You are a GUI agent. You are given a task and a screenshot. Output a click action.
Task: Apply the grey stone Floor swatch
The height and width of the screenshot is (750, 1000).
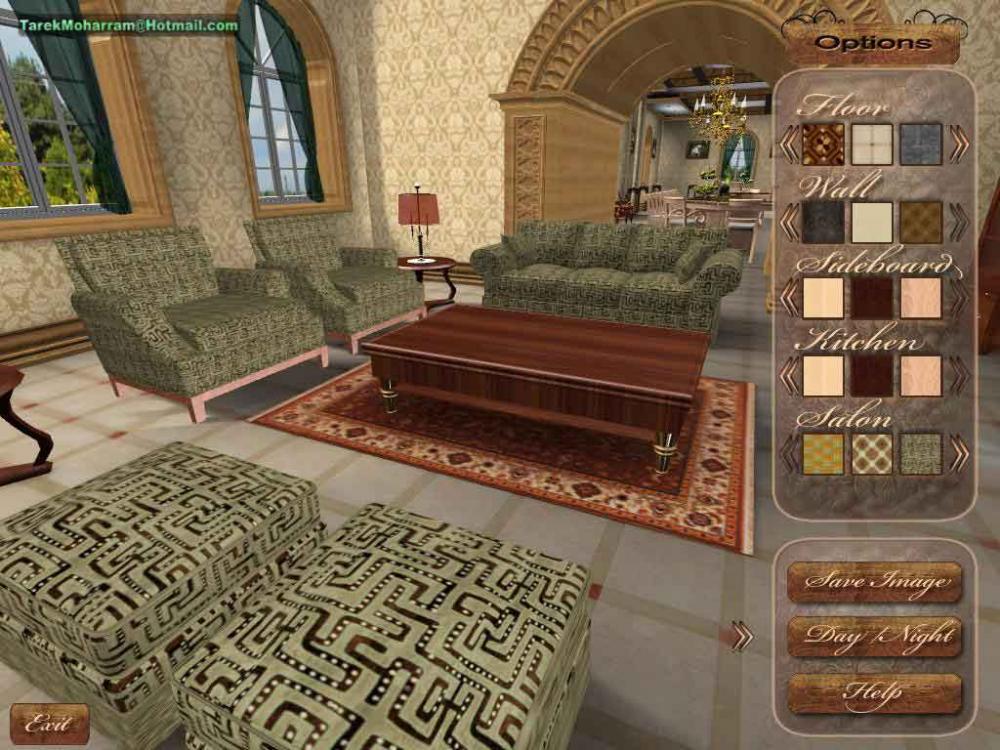(x=921, y=144)
